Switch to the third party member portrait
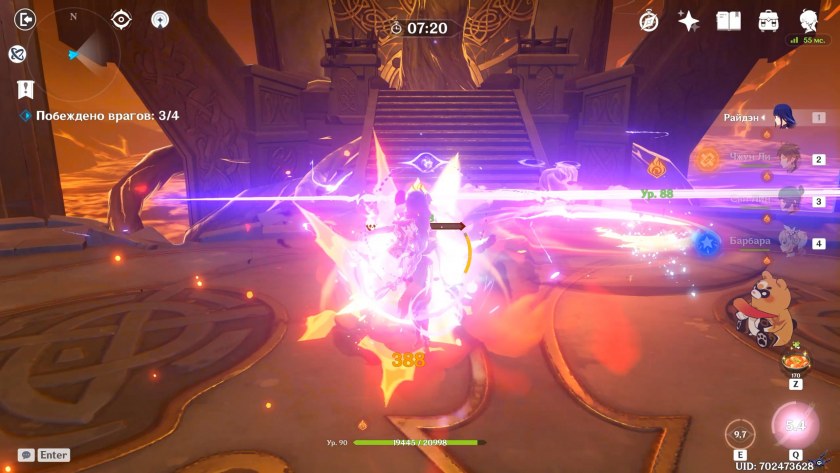Screen dimensions: 840x473 point(783,200)
